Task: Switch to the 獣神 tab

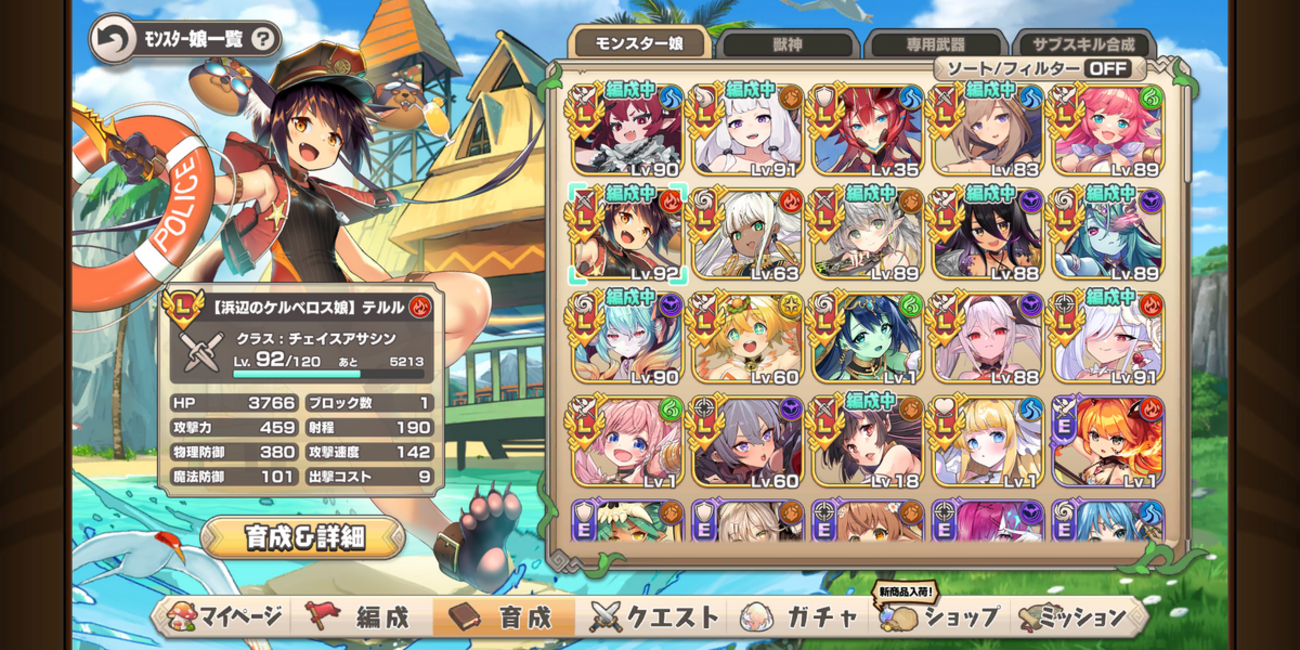Action: pos(788,44)
